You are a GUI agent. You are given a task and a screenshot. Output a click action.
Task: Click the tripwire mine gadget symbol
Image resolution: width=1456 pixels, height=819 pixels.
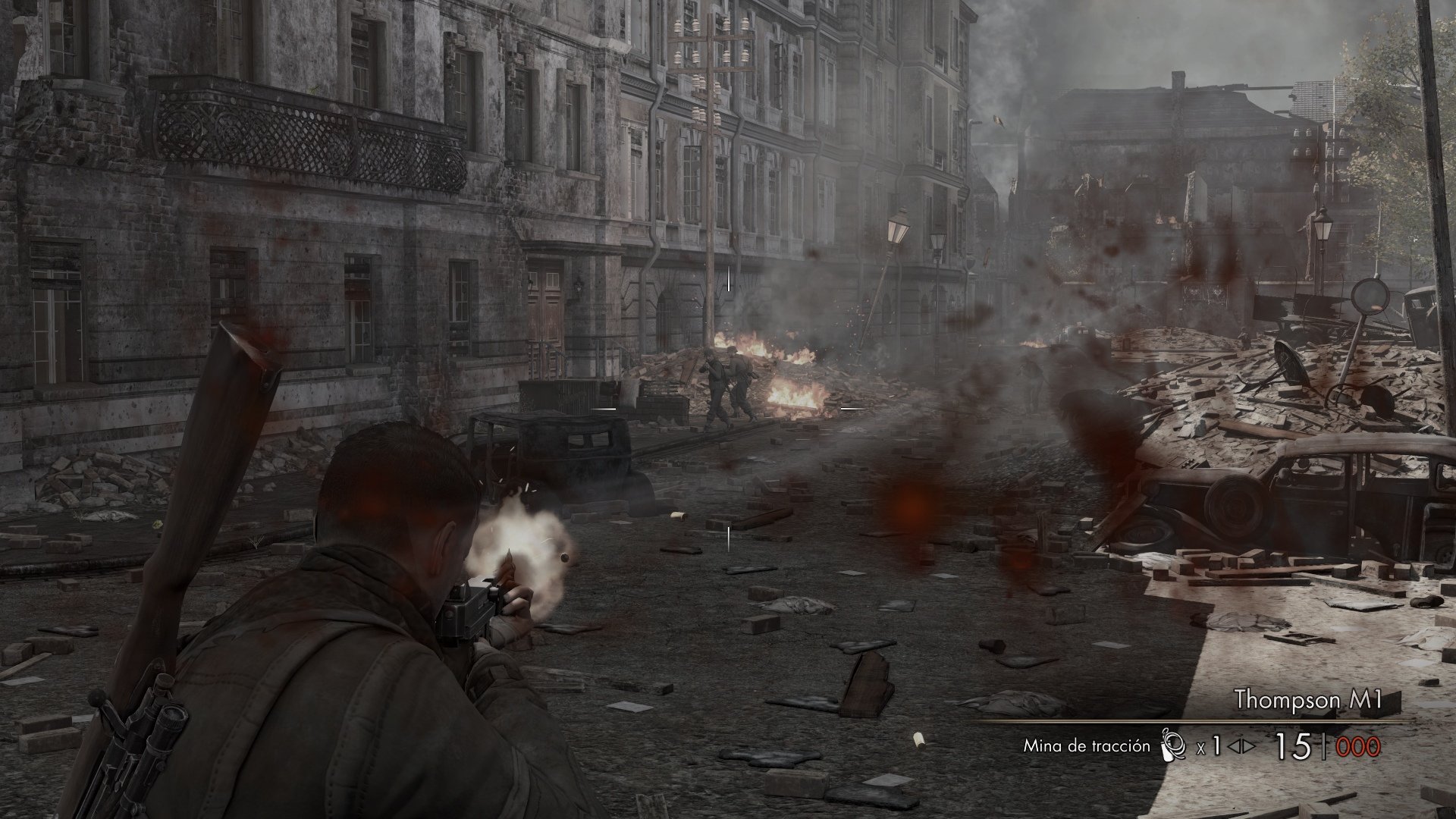coord(1172,745)
